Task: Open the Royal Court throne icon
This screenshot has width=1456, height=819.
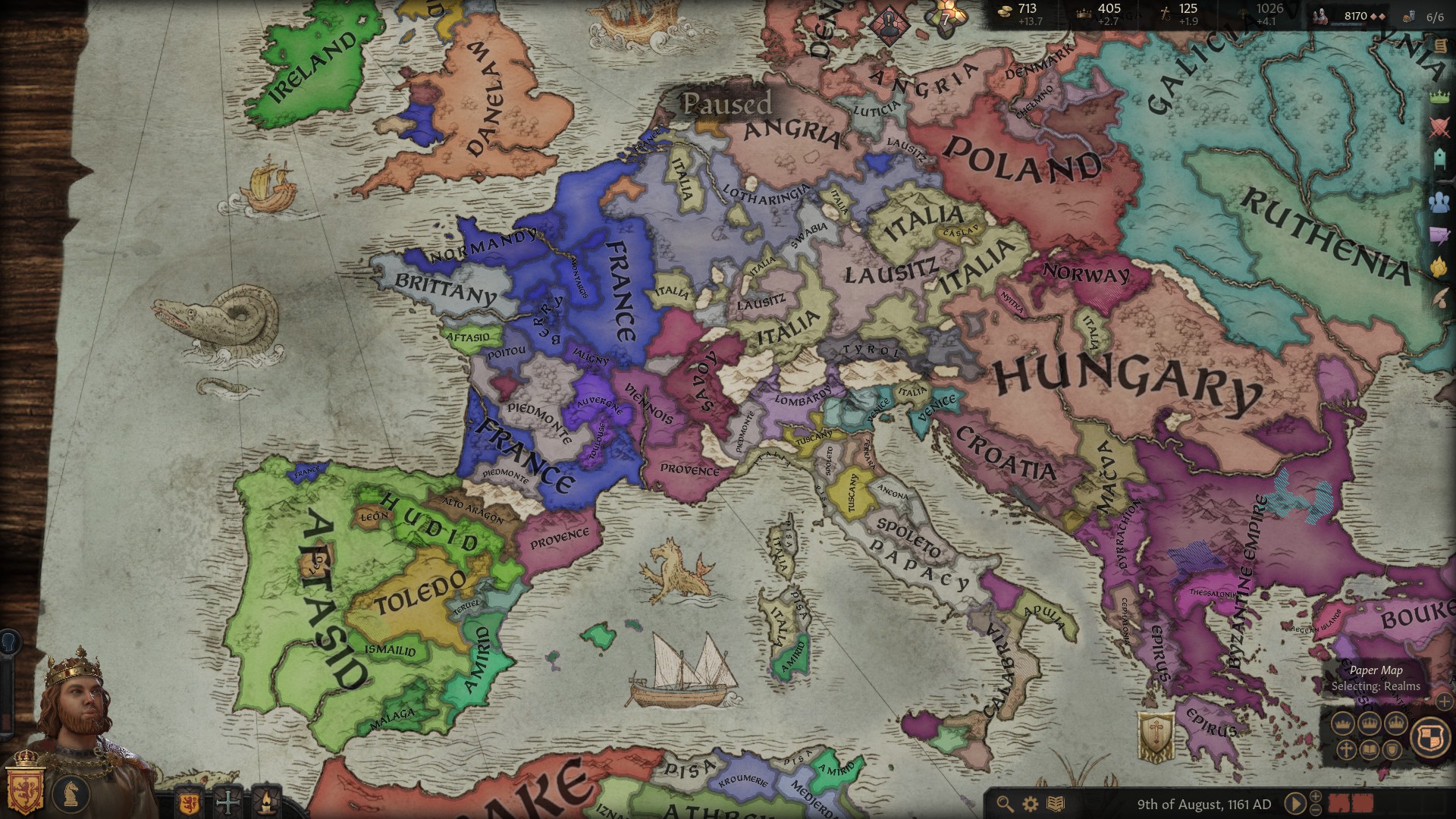Action: (x=1441, y=159)
